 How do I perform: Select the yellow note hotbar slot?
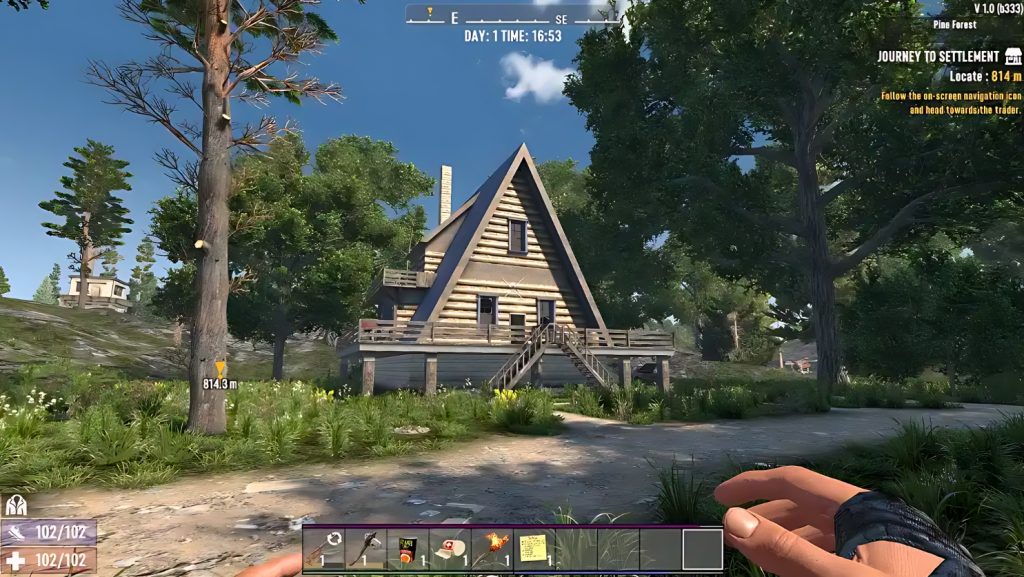534,549
